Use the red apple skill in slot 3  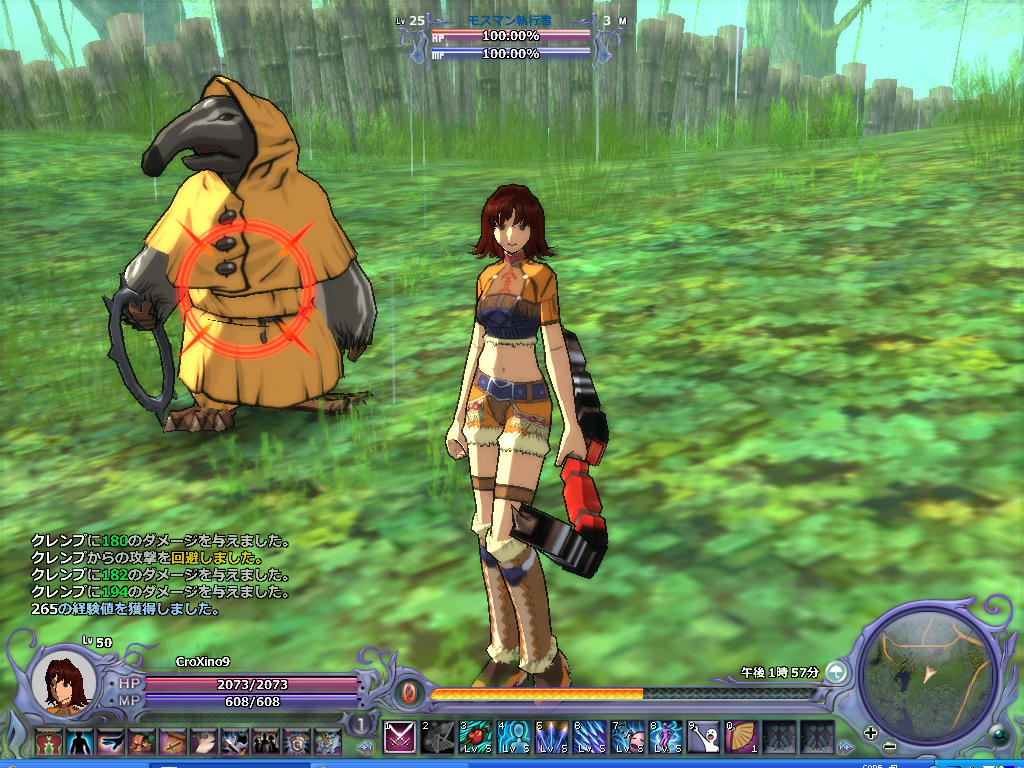coord(476,738)
